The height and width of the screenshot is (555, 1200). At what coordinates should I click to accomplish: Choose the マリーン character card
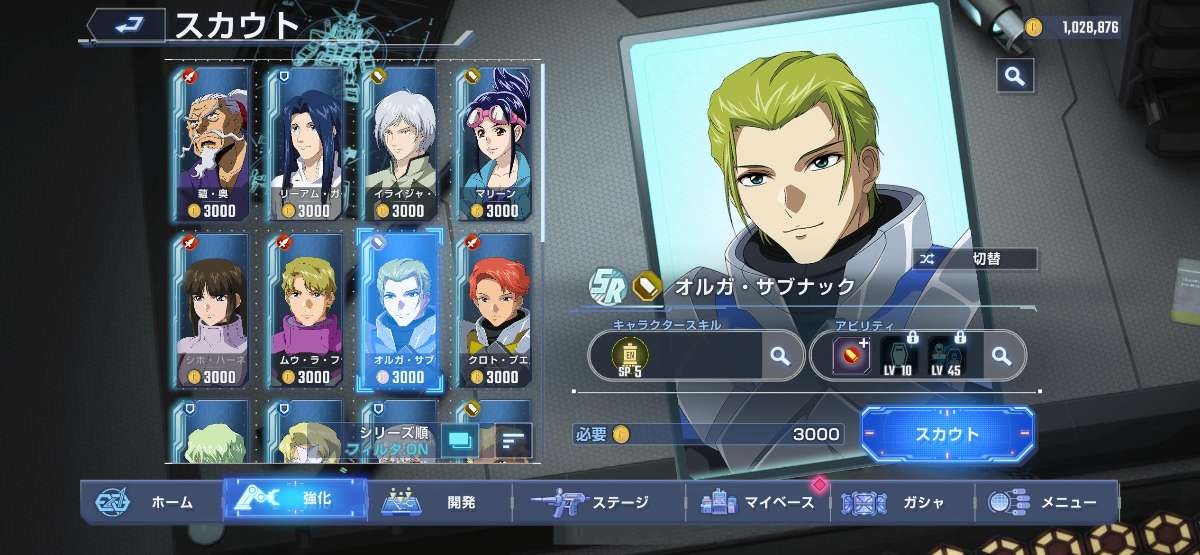496,144
